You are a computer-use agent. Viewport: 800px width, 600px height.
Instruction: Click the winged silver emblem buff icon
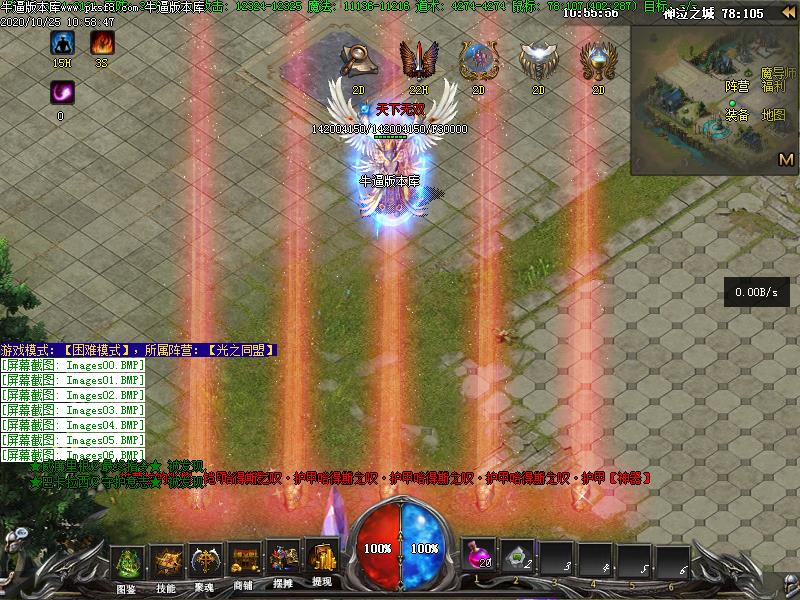(x=538, y=60)
